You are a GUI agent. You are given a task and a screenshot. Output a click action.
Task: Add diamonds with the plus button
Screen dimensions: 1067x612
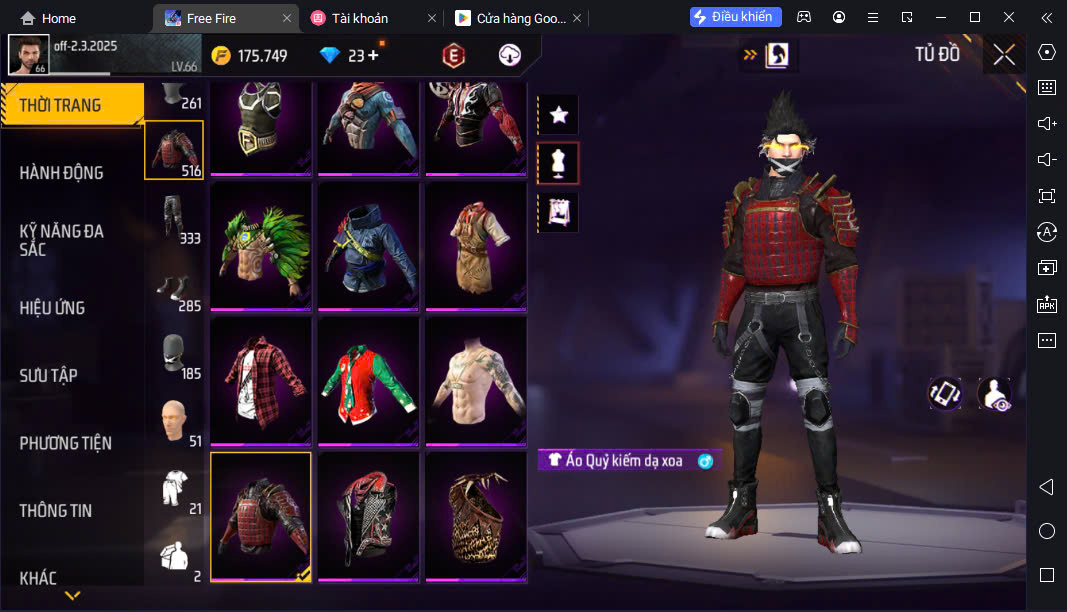tap(373, 55)
